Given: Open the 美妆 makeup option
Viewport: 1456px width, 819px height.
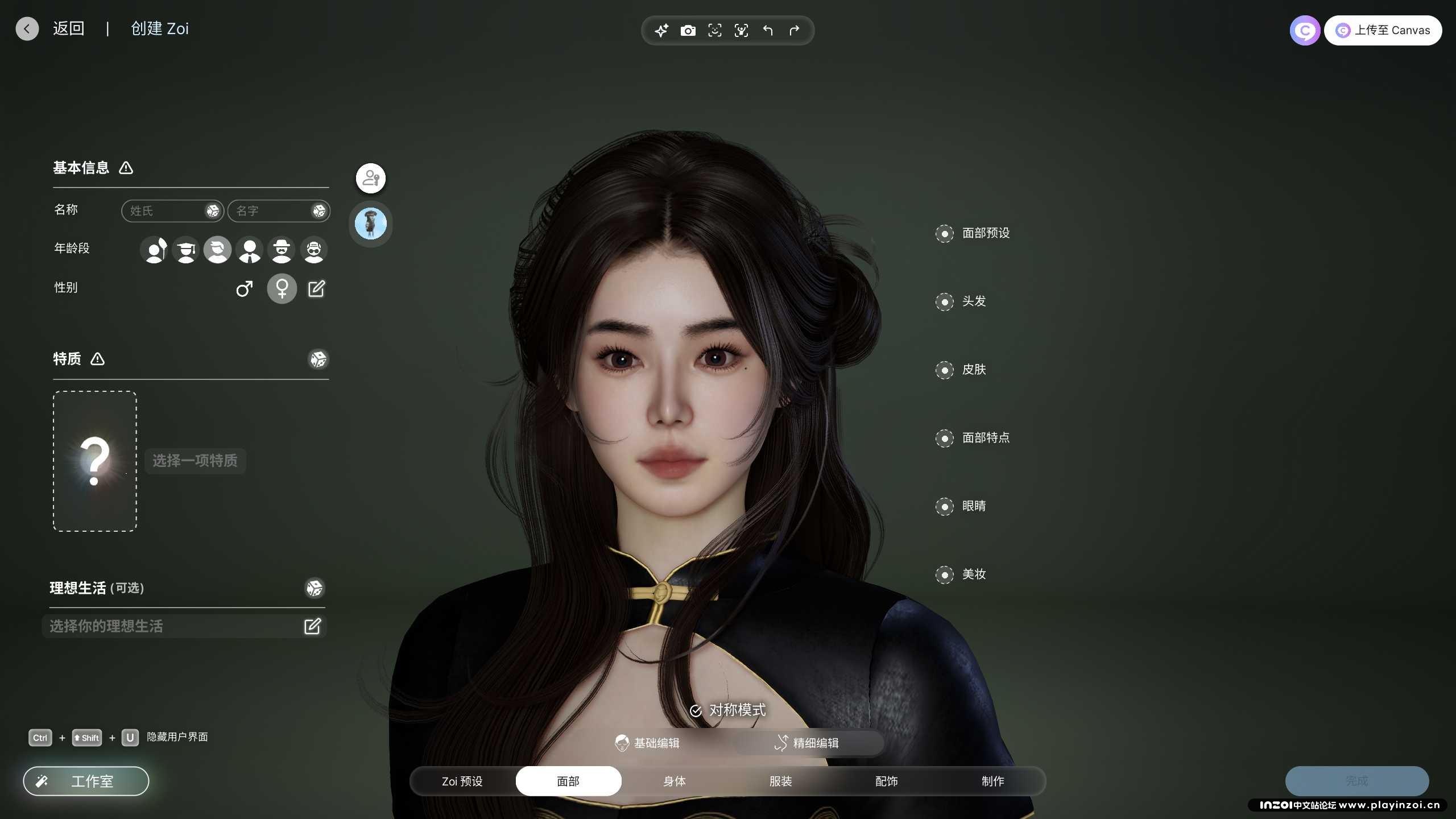Looking at the screenshot, I should 973,574.
